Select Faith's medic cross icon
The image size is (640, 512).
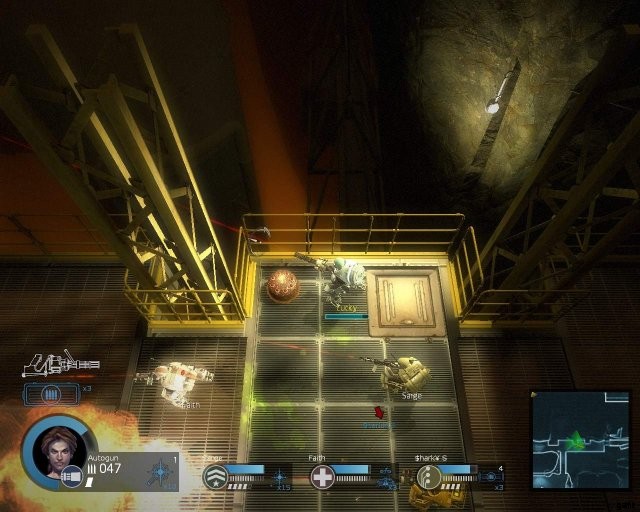[x=322, y=477]
